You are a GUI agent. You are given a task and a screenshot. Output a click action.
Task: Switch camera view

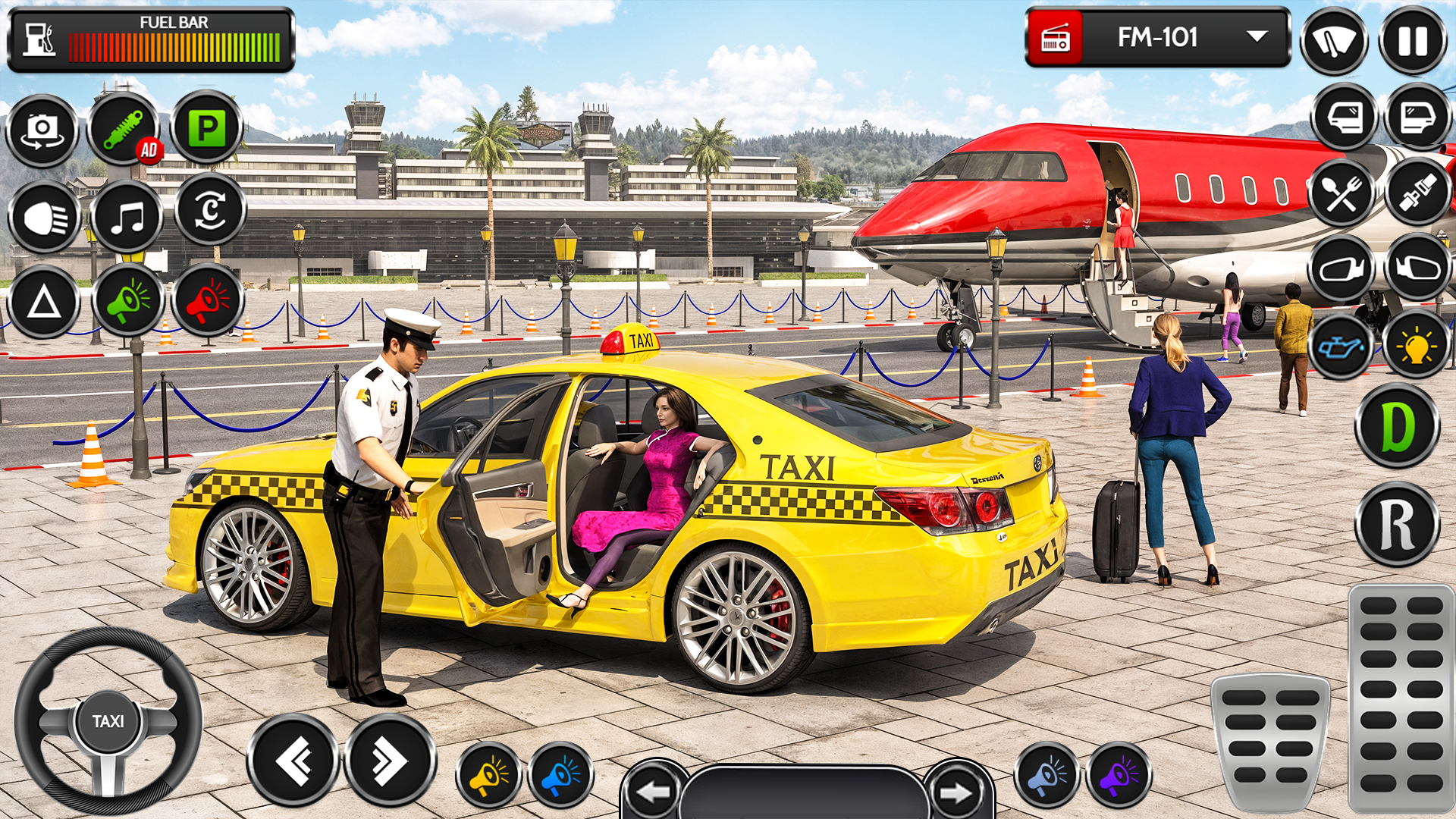click(42, 130)
